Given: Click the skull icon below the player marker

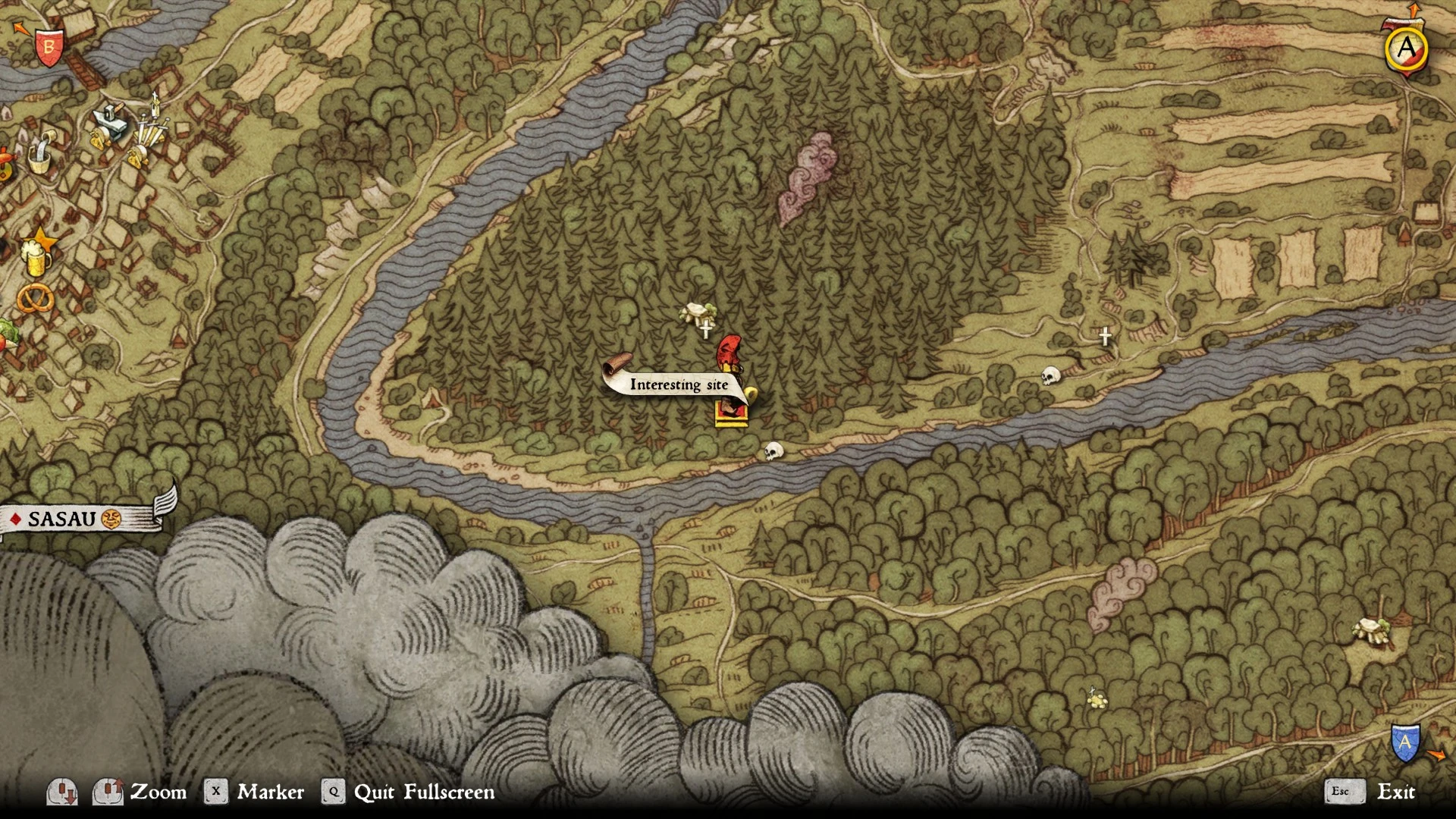Looking at the screenshot, I should pyautogui.click(x=774, y=449).
